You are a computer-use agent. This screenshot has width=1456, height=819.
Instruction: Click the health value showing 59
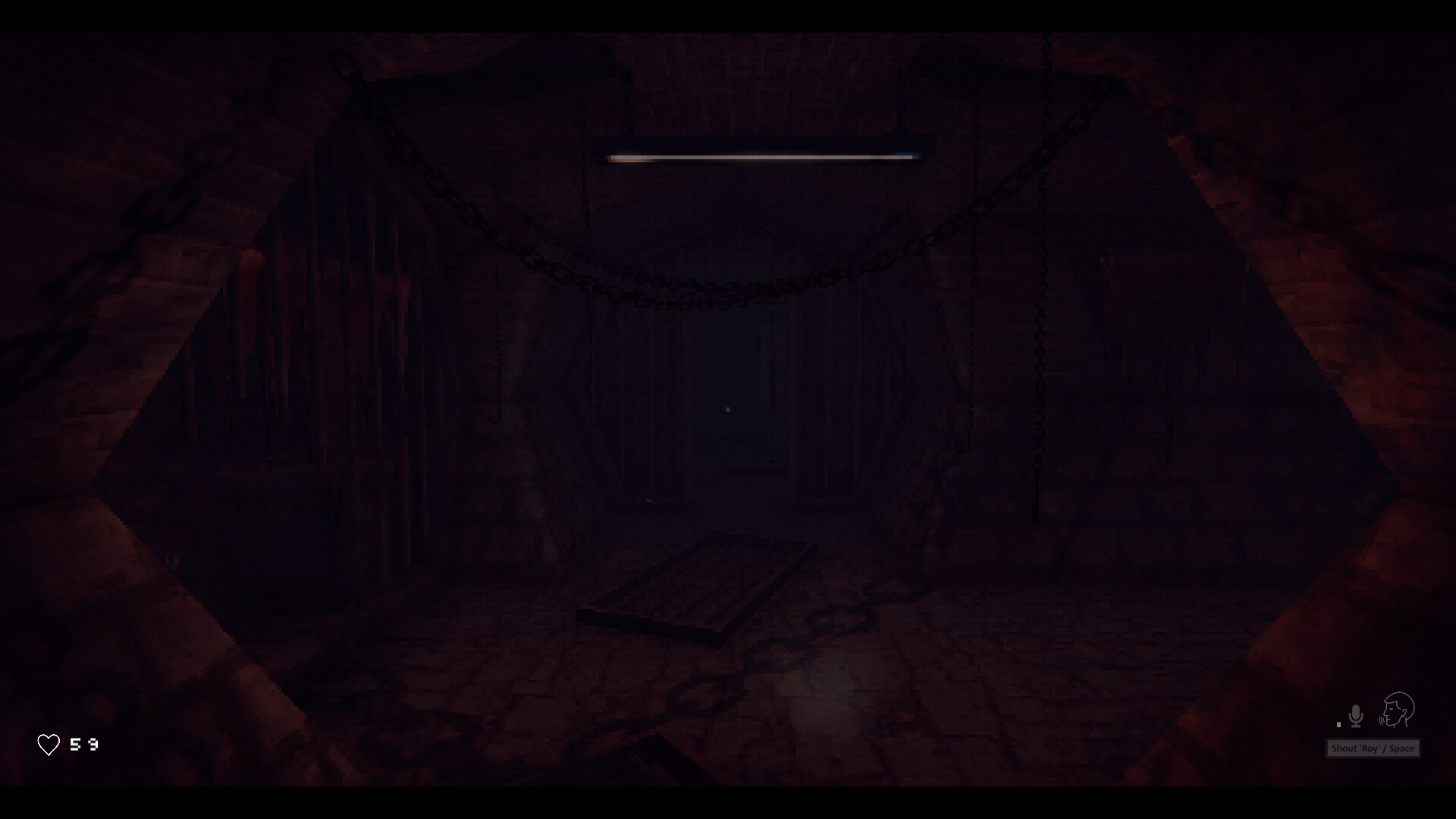83,745
